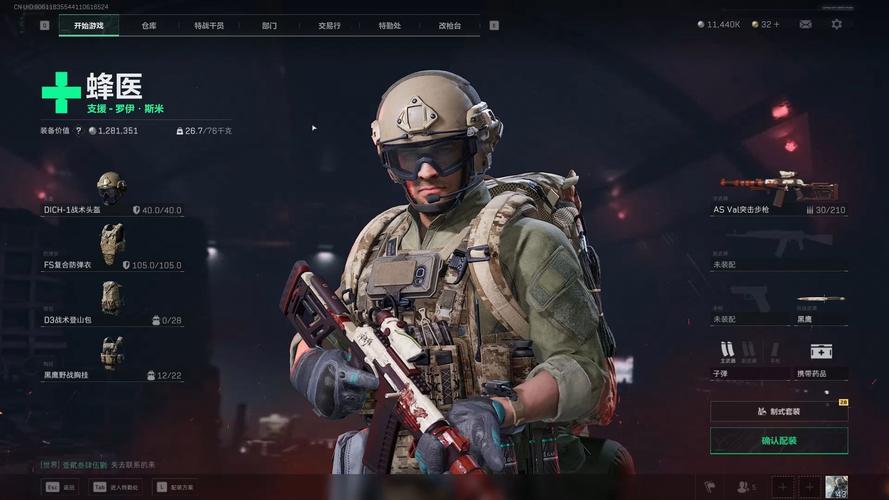The height and width of the screenshot is (500, 889).
Task: Open the 黑鹰野战胸挂 chest rig slot
Action: [x=111, y=356]
